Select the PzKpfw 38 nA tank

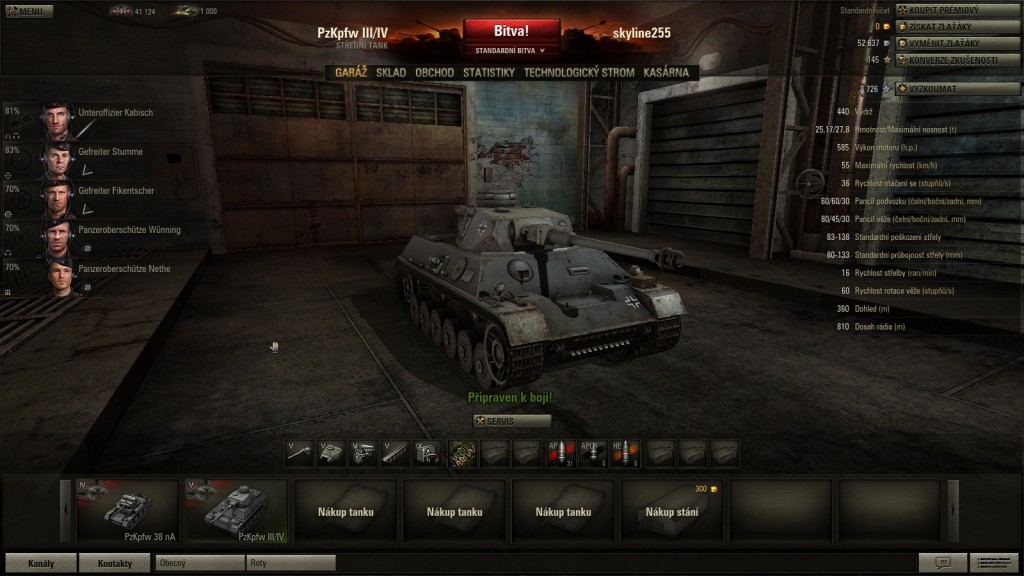tap(129, 511)
